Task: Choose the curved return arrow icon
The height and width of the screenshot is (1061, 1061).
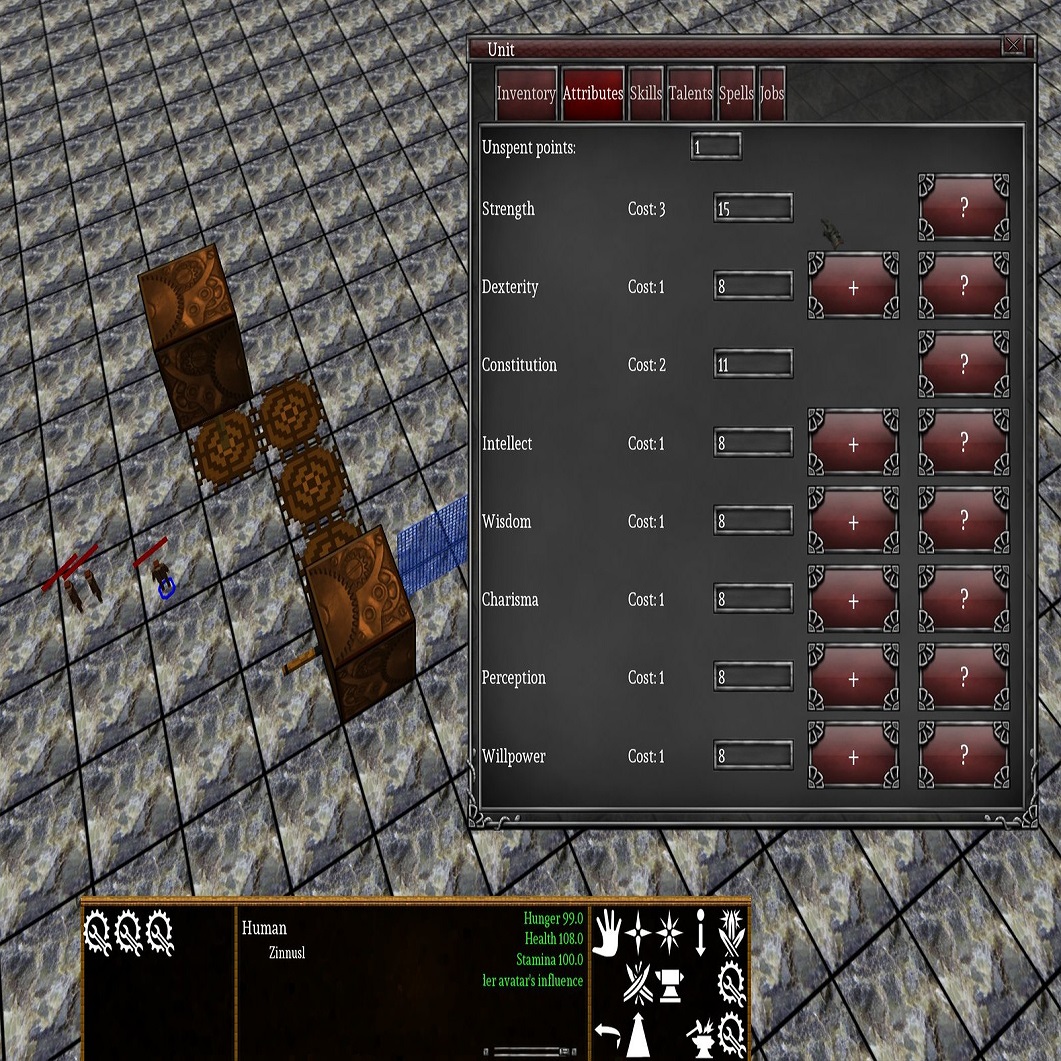Action: pos(606,1034)
